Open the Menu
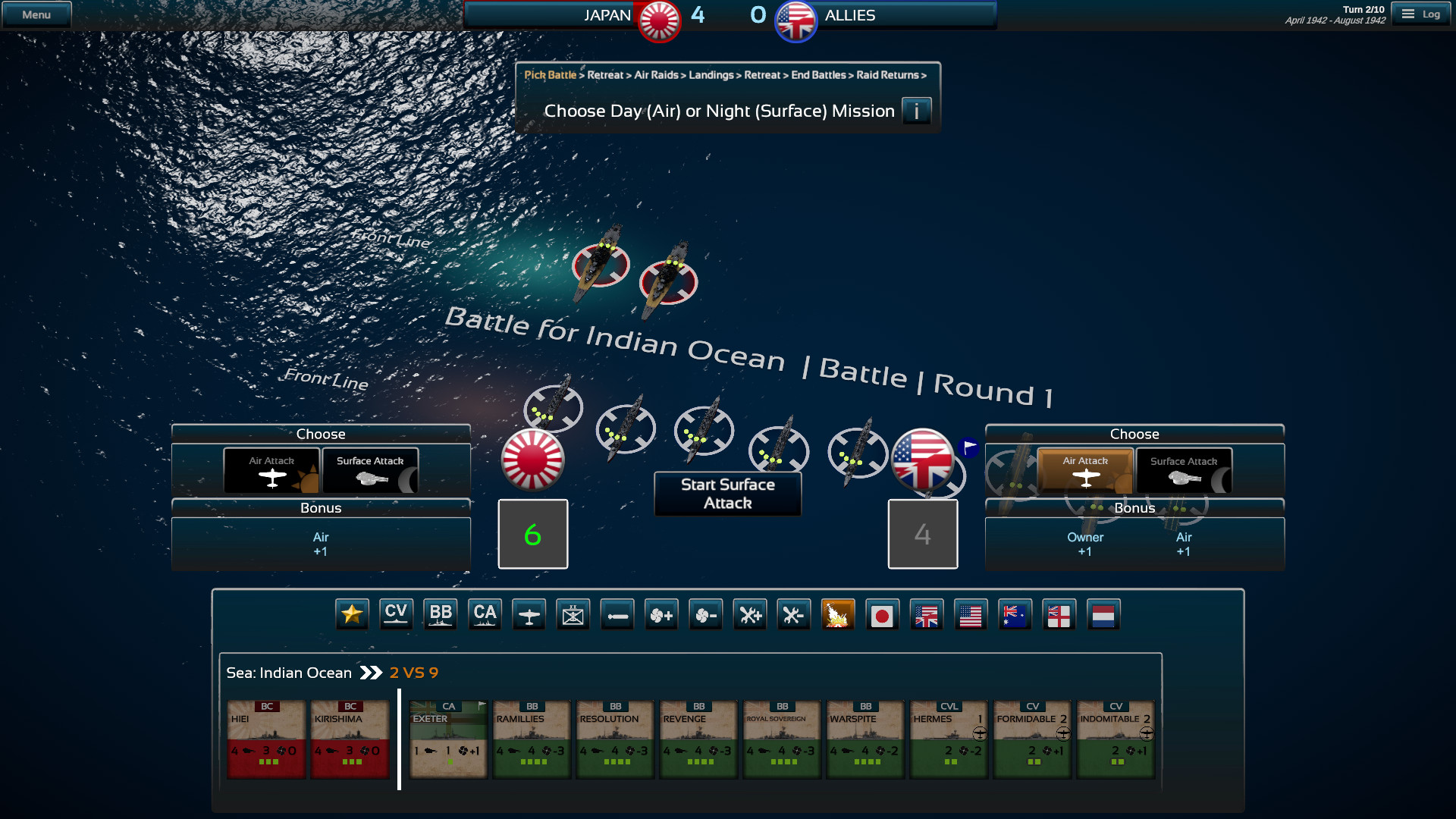The height and width of the screenshot is (819, 1456). point(36,13)
